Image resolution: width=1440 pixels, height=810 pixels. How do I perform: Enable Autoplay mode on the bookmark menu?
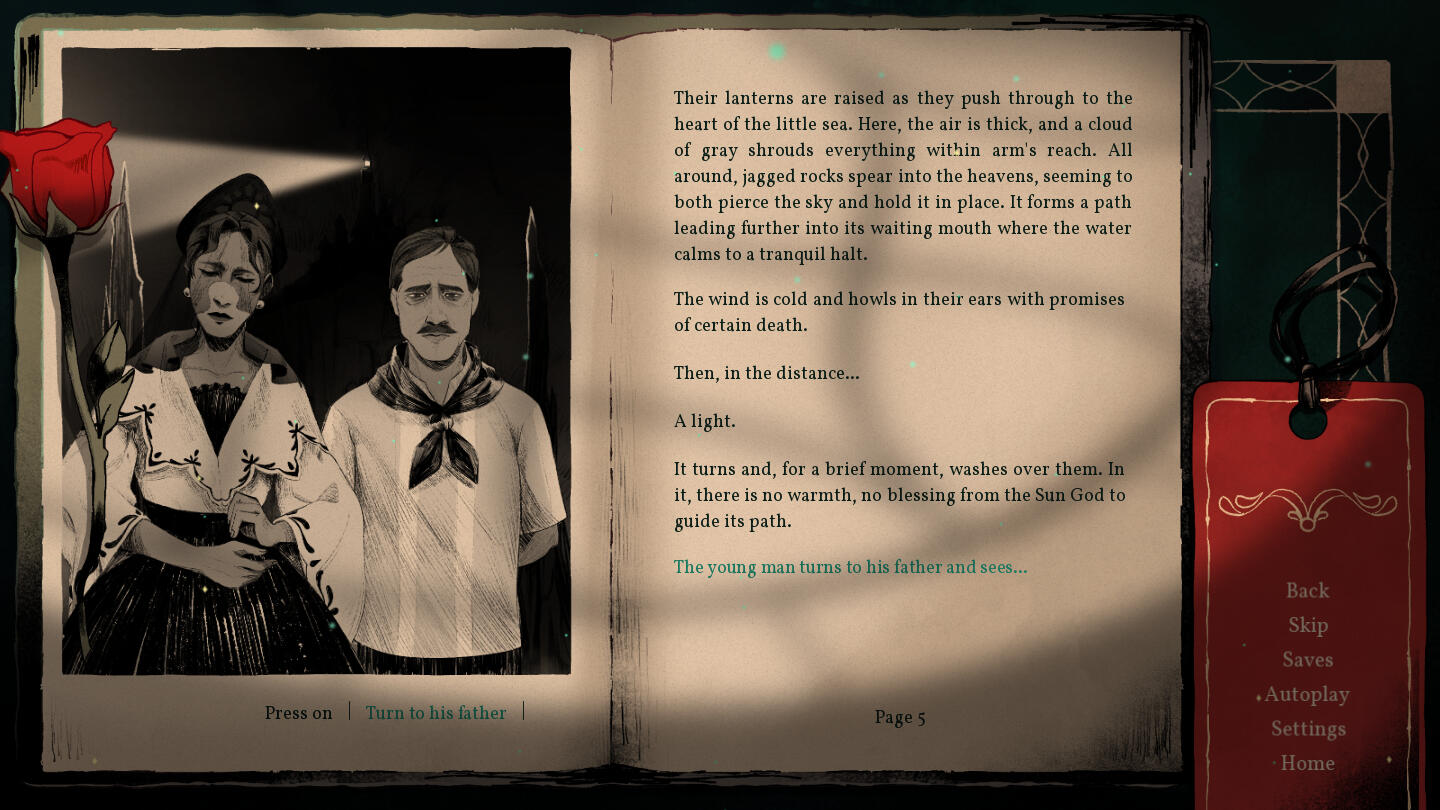click(x=1307, y=694)
